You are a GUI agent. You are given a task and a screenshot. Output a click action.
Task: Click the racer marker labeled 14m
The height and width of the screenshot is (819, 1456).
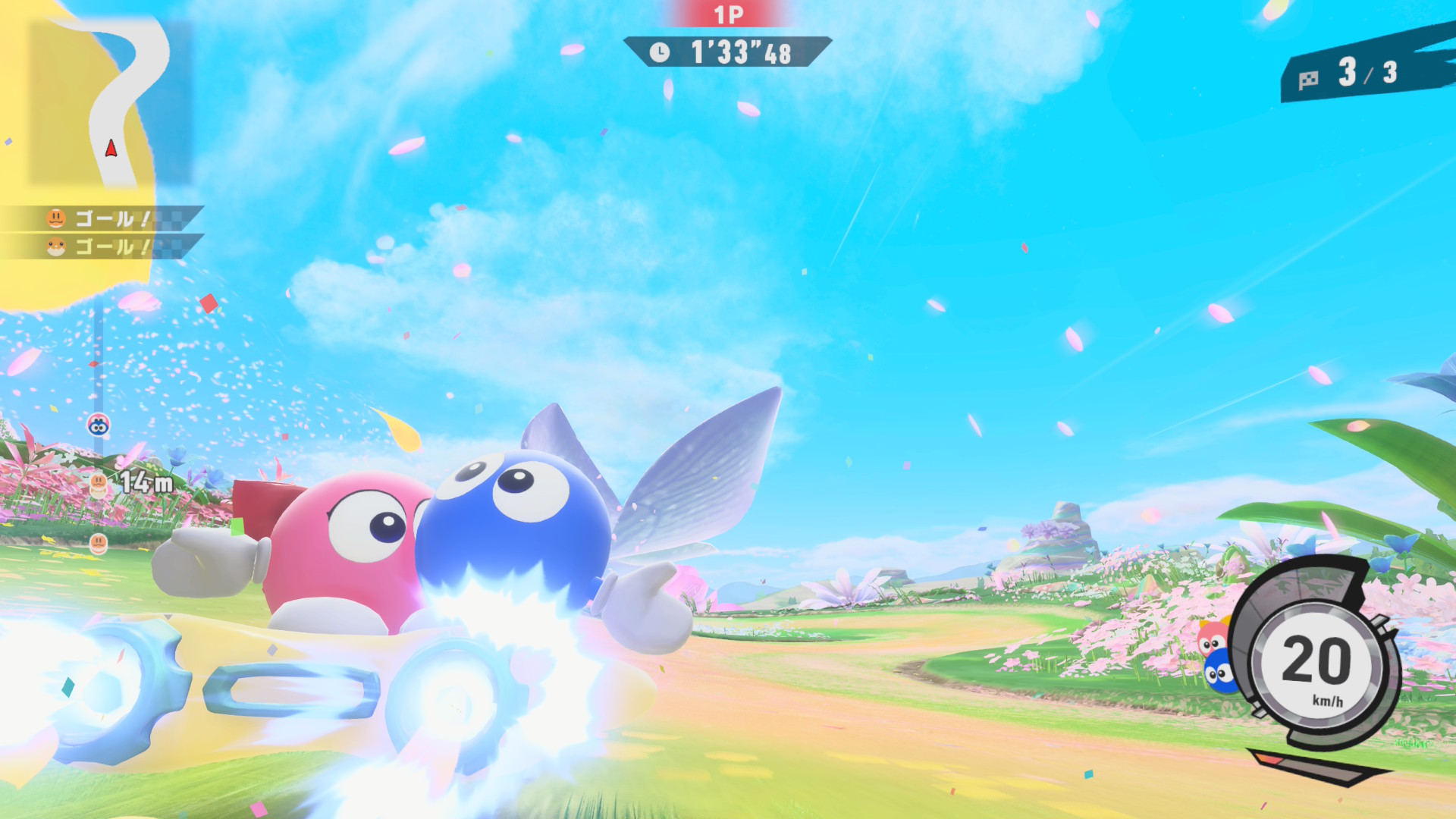[x=99, y=483]
